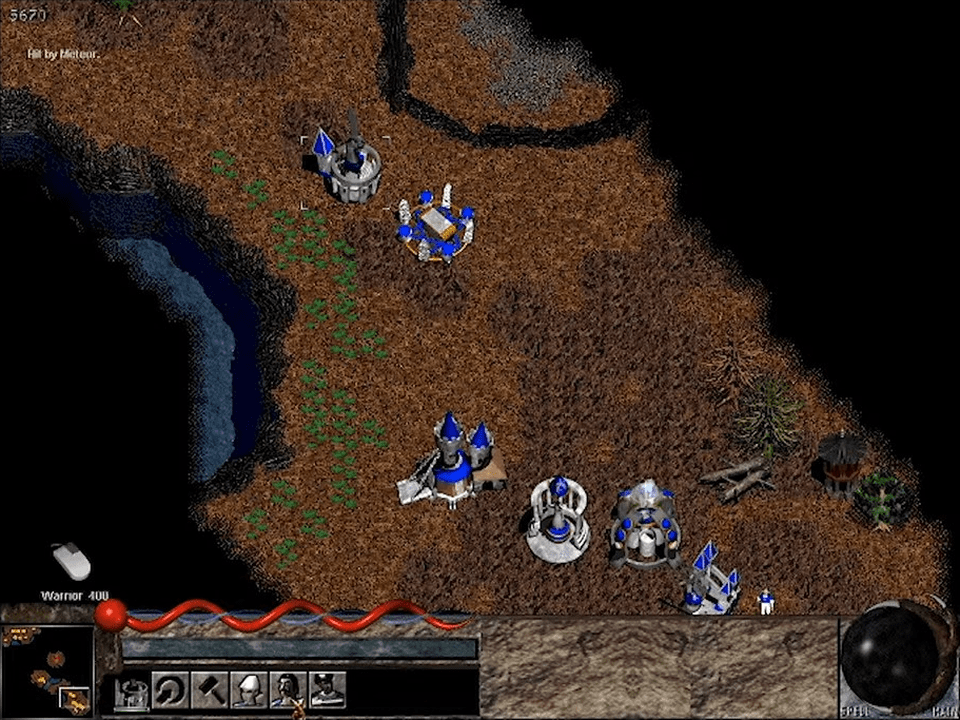Train the white-helmeted unit

tap(248, 690)
